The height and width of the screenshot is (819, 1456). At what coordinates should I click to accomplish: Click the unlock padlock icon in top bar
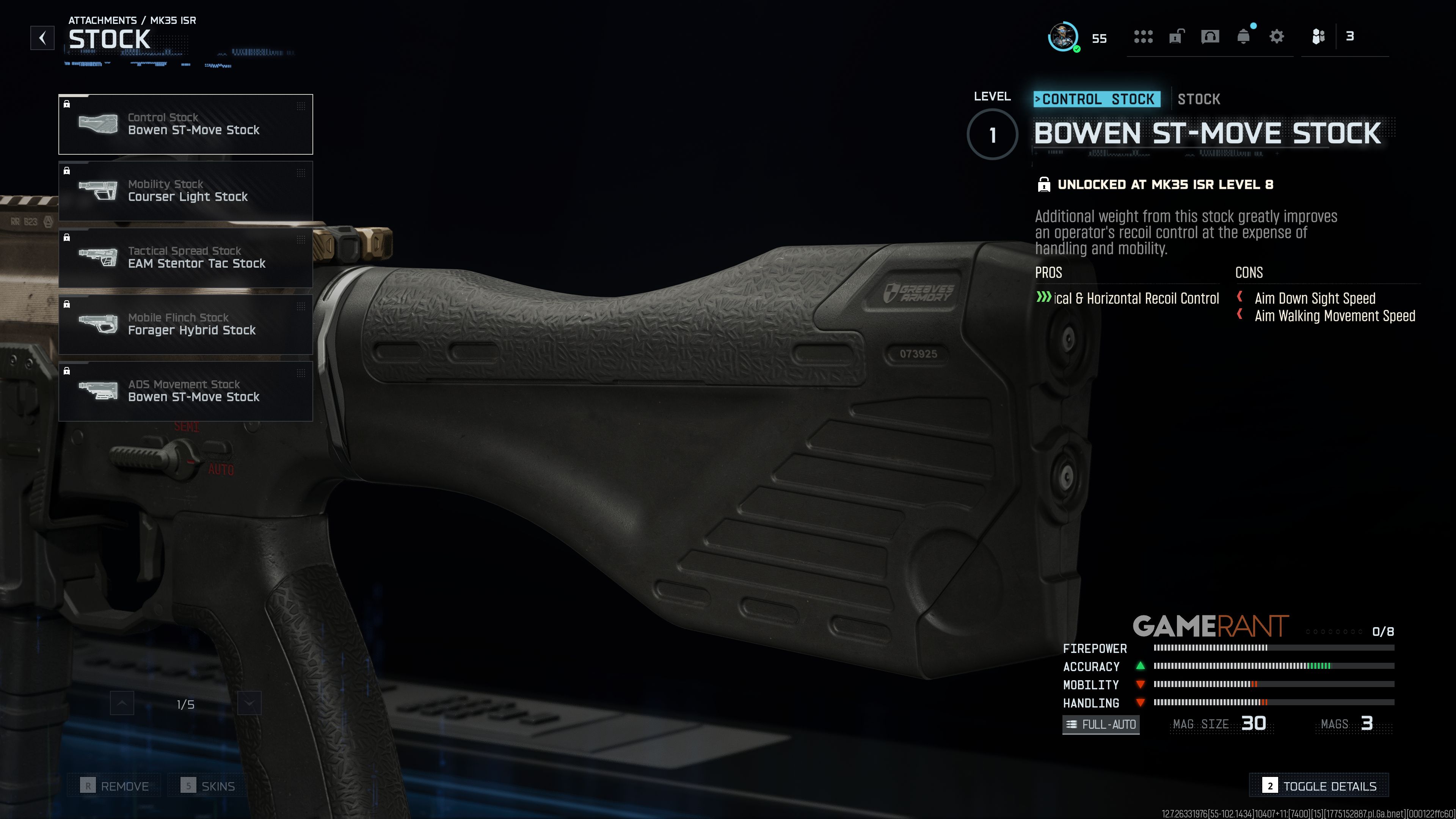[x=1176, y=37]
